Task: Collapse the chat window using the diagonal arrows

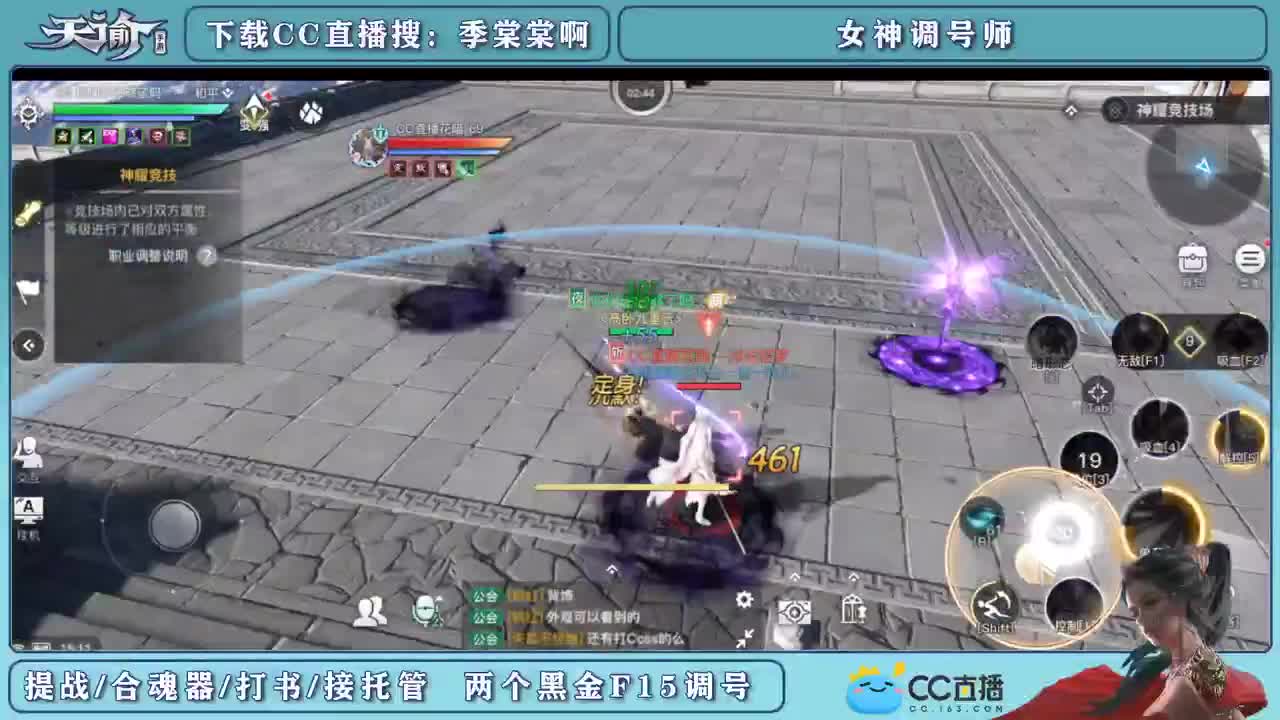Action: (x=745, y=638)
